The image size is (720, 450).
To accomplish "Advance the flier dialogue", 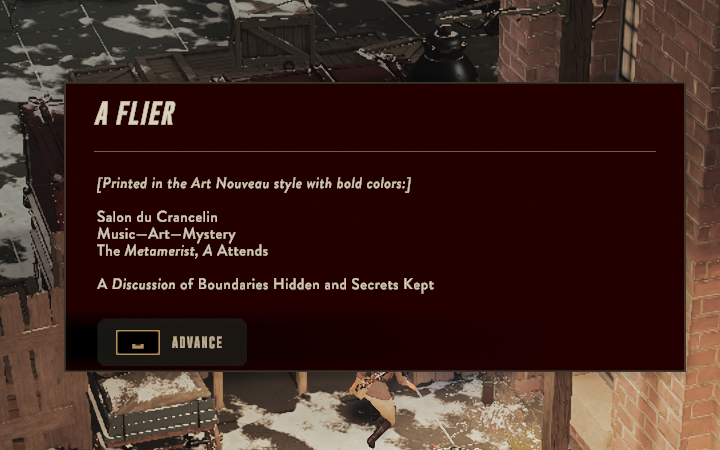I will (172, 342).
